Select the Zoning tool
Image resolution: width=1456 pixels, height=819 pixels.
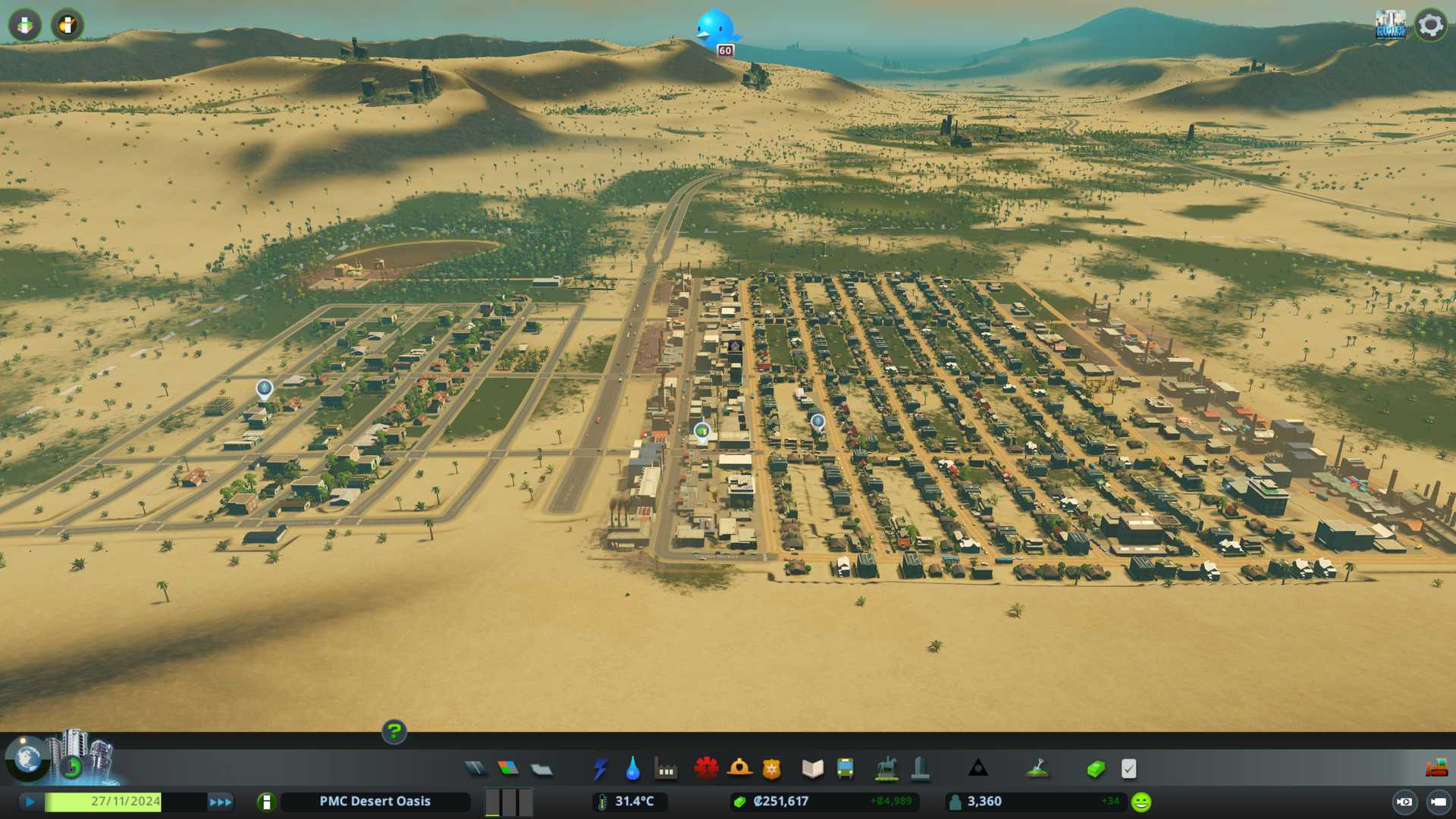coord(508,769)
